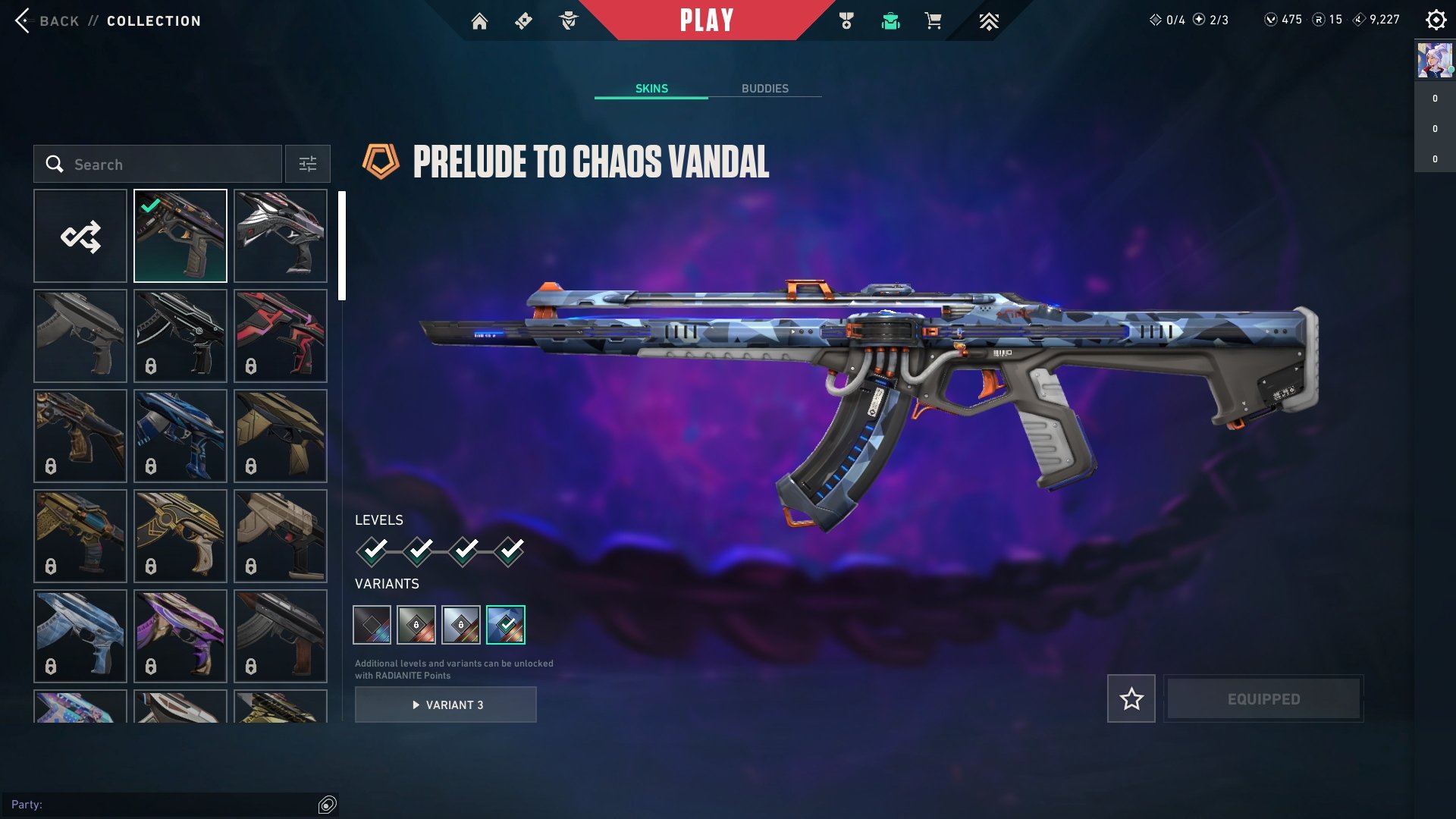Open the player avatar portrait

tap(1434, 61)
